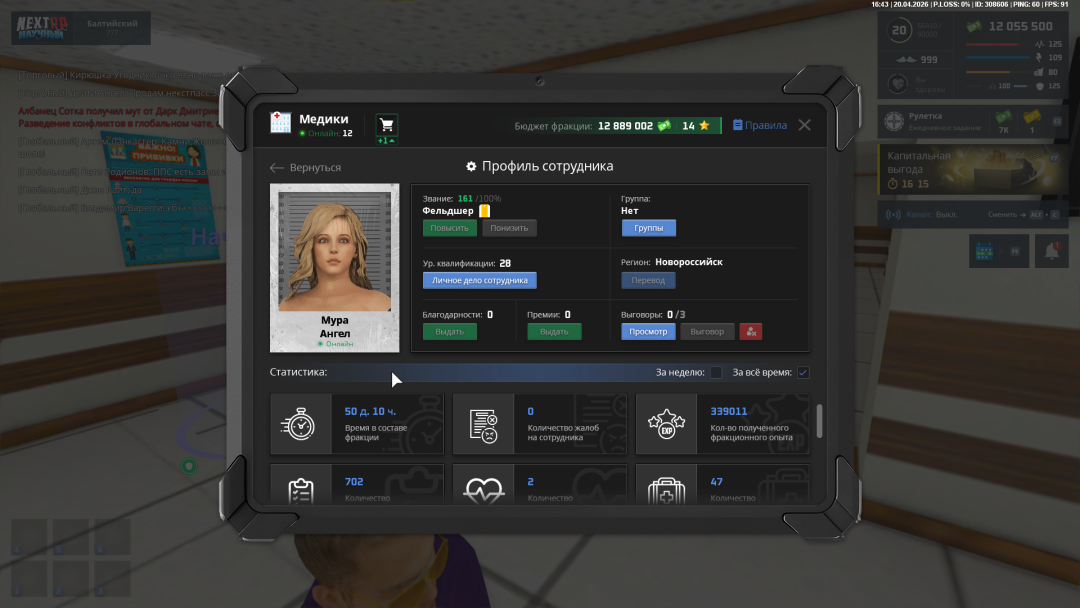
Task: Tick the За неделю checkbox
Action: coord(716,373)
